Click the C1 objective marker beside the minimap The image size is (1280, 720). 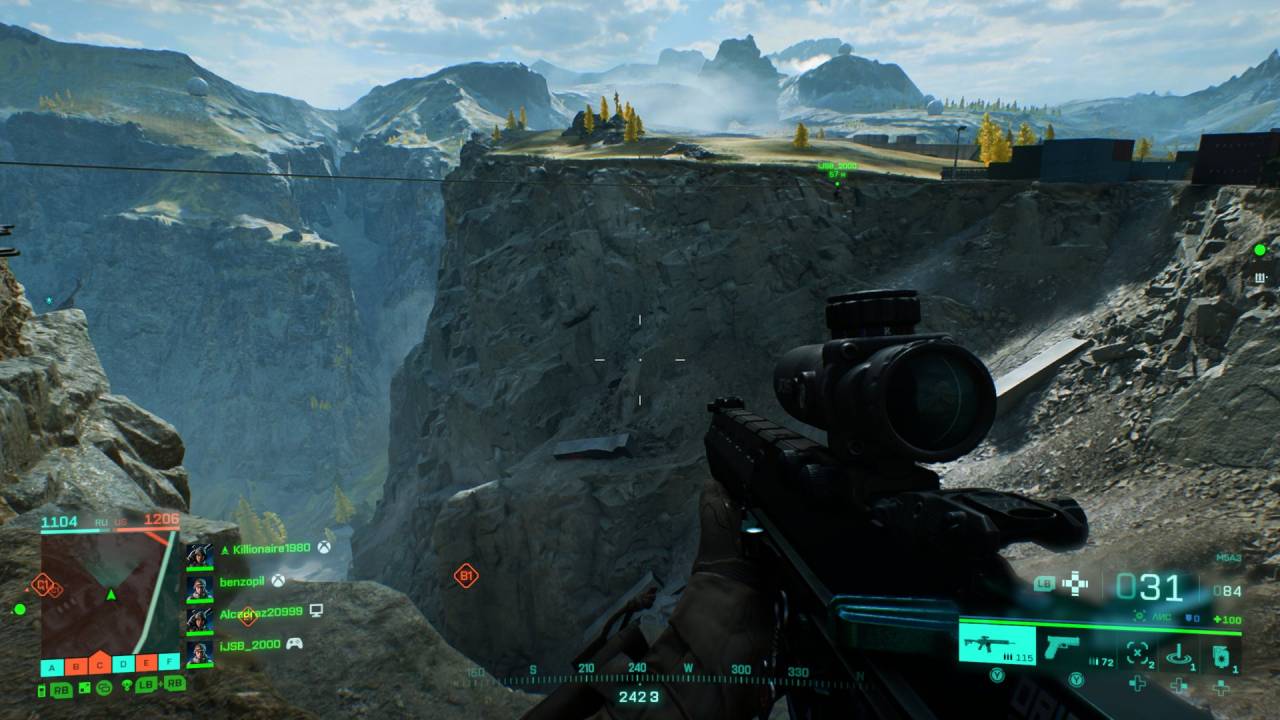42,585
